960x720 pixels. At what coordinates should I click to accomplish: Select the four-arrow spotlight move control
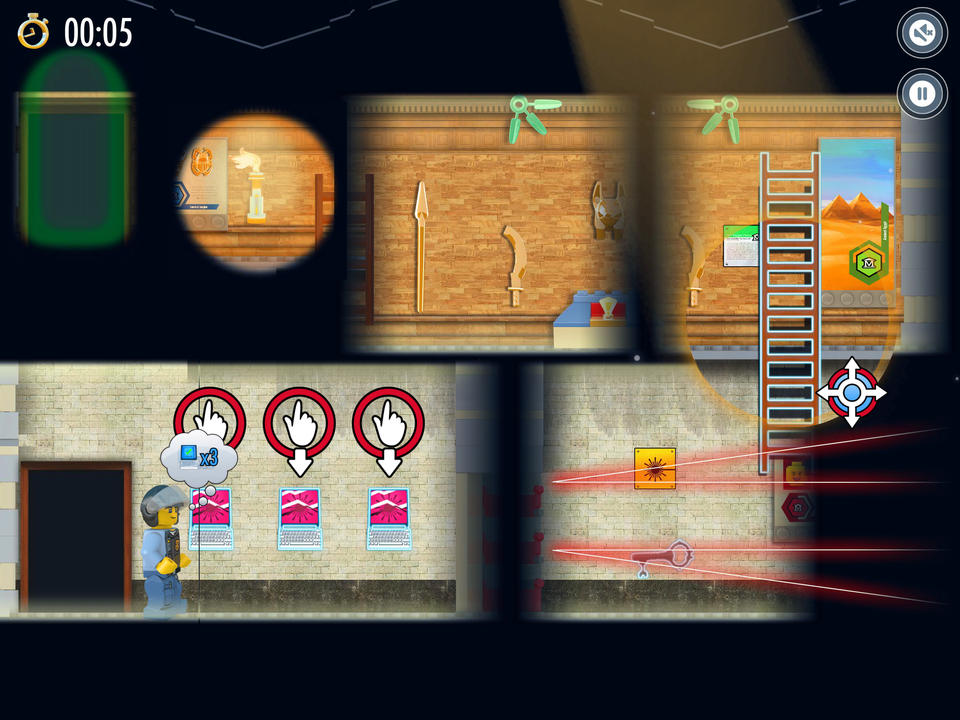pos(851,392)
